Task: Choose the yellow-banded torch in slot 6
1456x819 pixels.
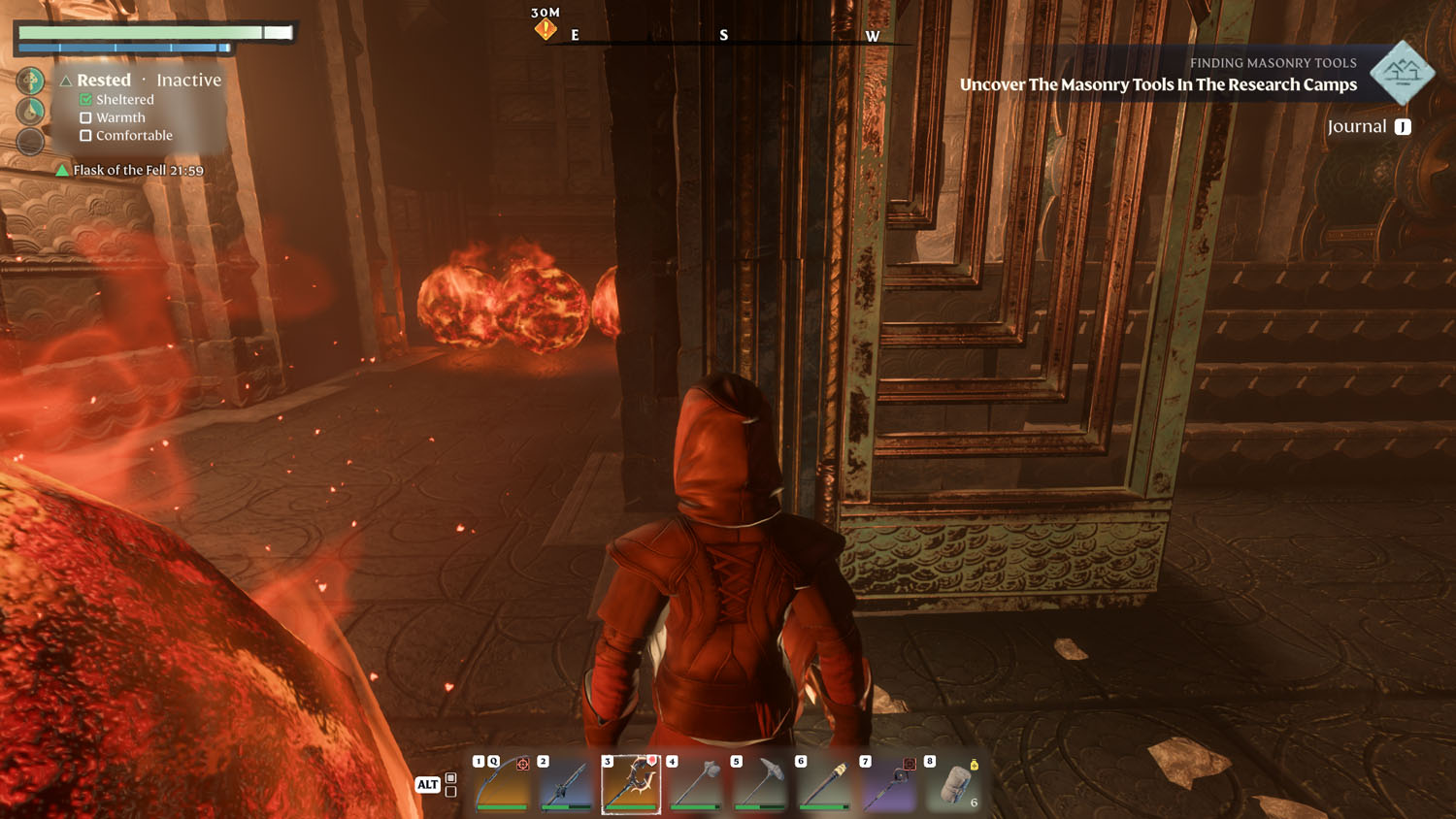Action: pos(824,784)
